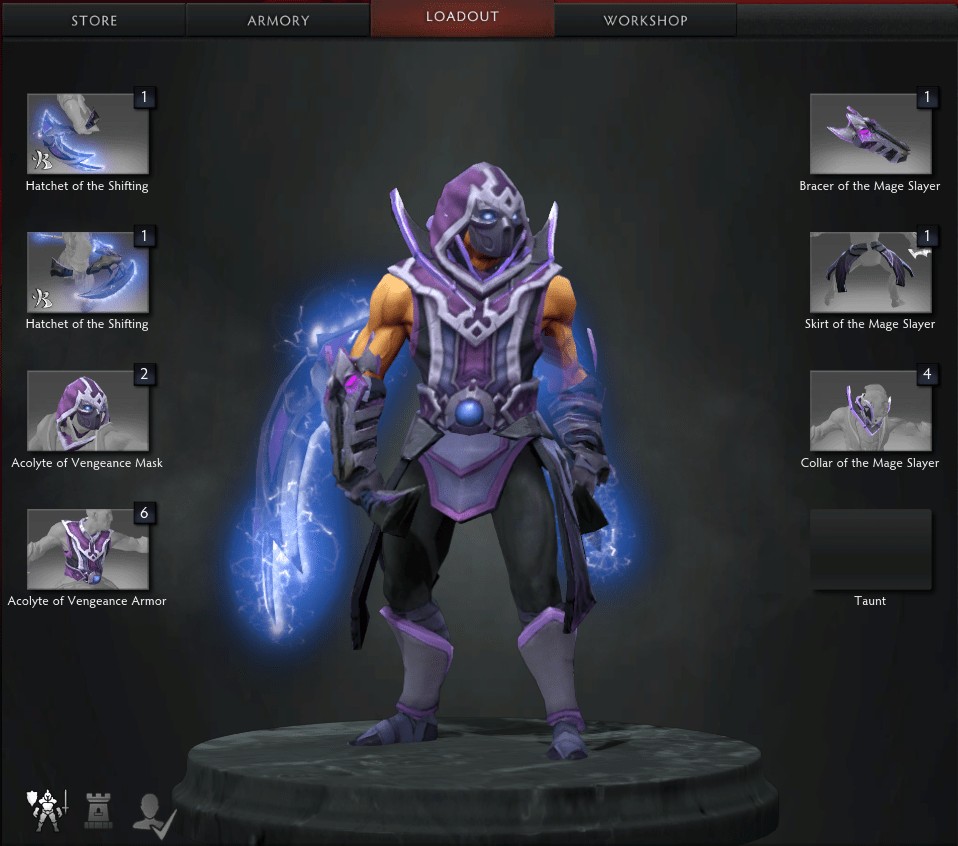Switch to the Armory tab
Screen dimensions: 958x846
278,20
